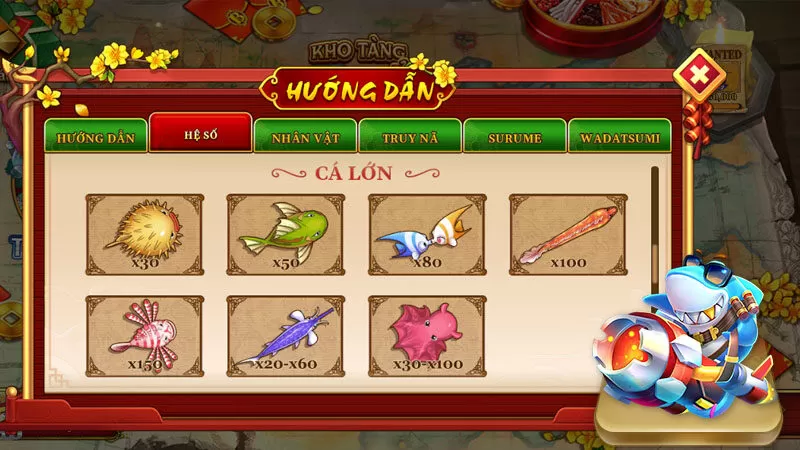Switch to the Surume tab

click(514, 137)
